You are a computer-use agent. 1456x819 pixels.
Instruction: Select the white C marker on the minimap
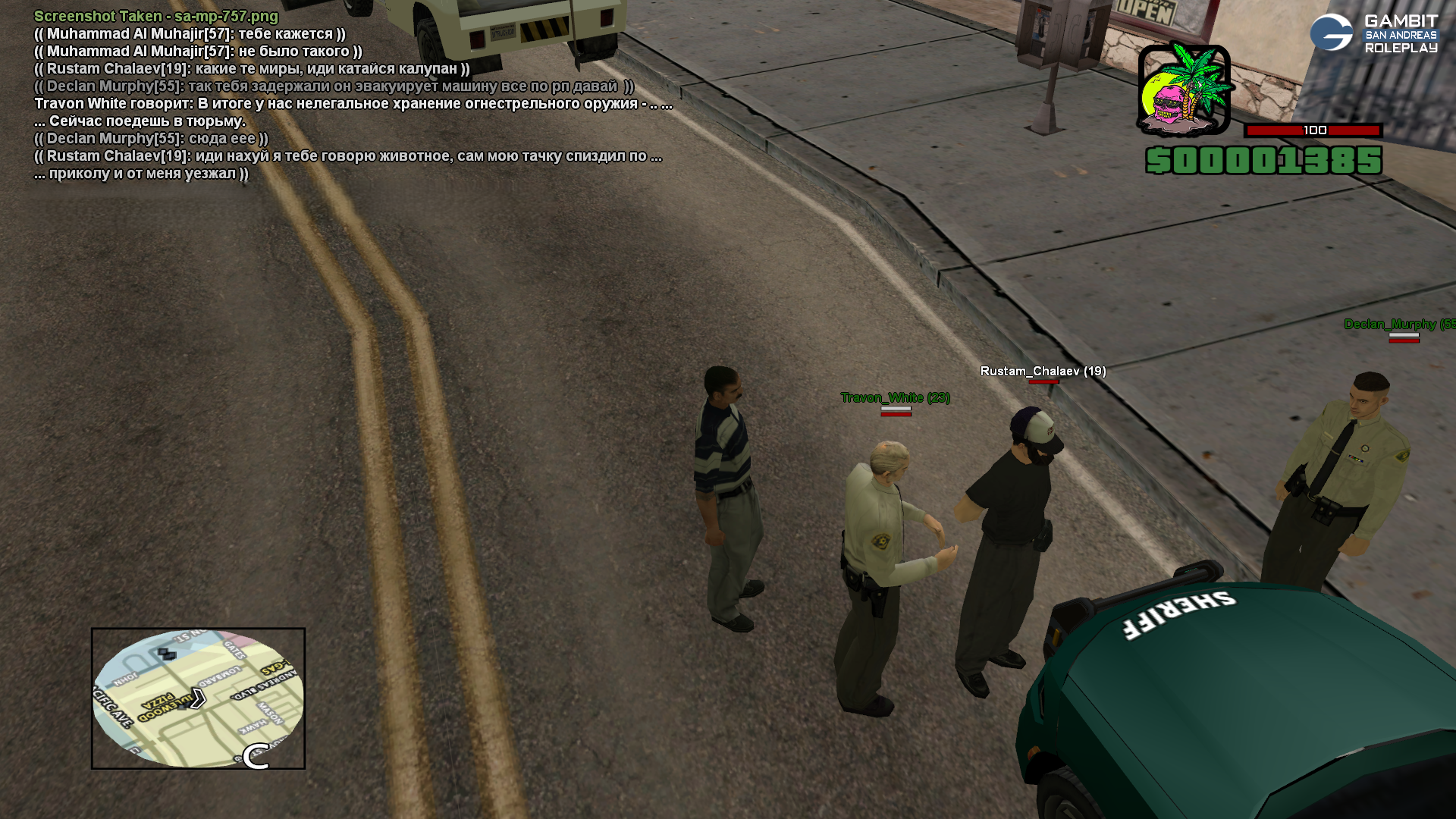pyautogui.click(x=256, y=756)
